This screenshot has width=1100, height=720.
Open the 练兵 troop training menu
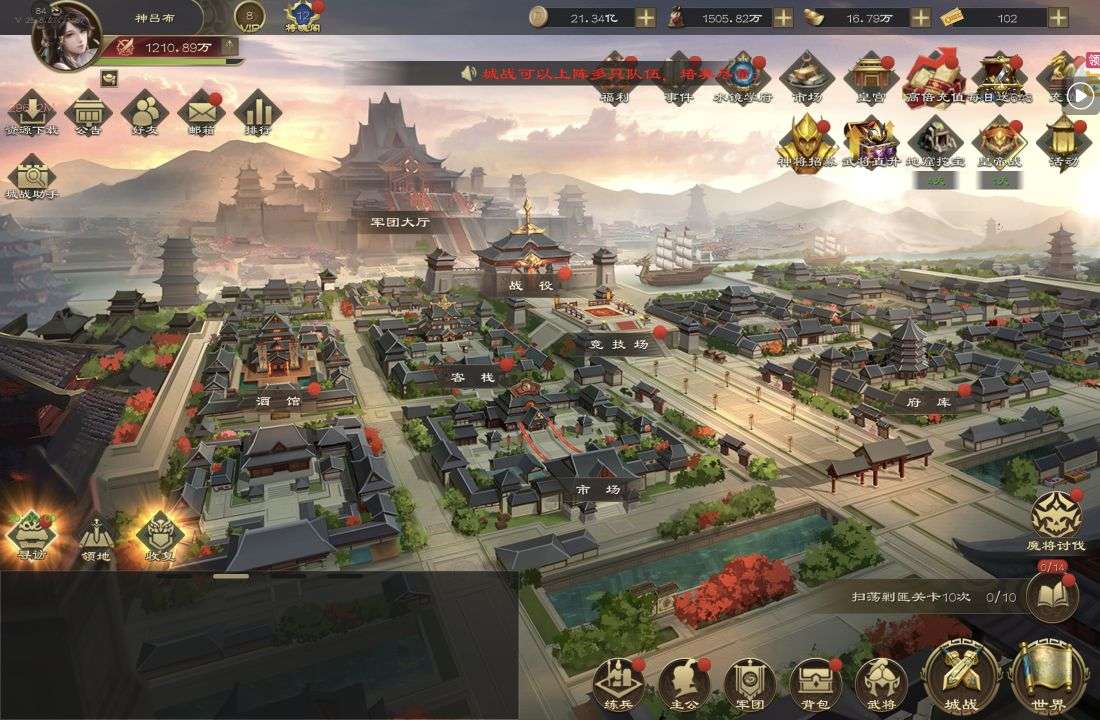(618, 682)
